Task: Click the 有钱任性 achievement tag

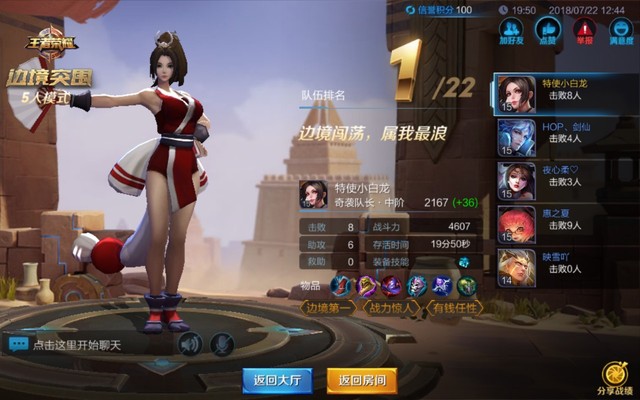Action: 454,308
